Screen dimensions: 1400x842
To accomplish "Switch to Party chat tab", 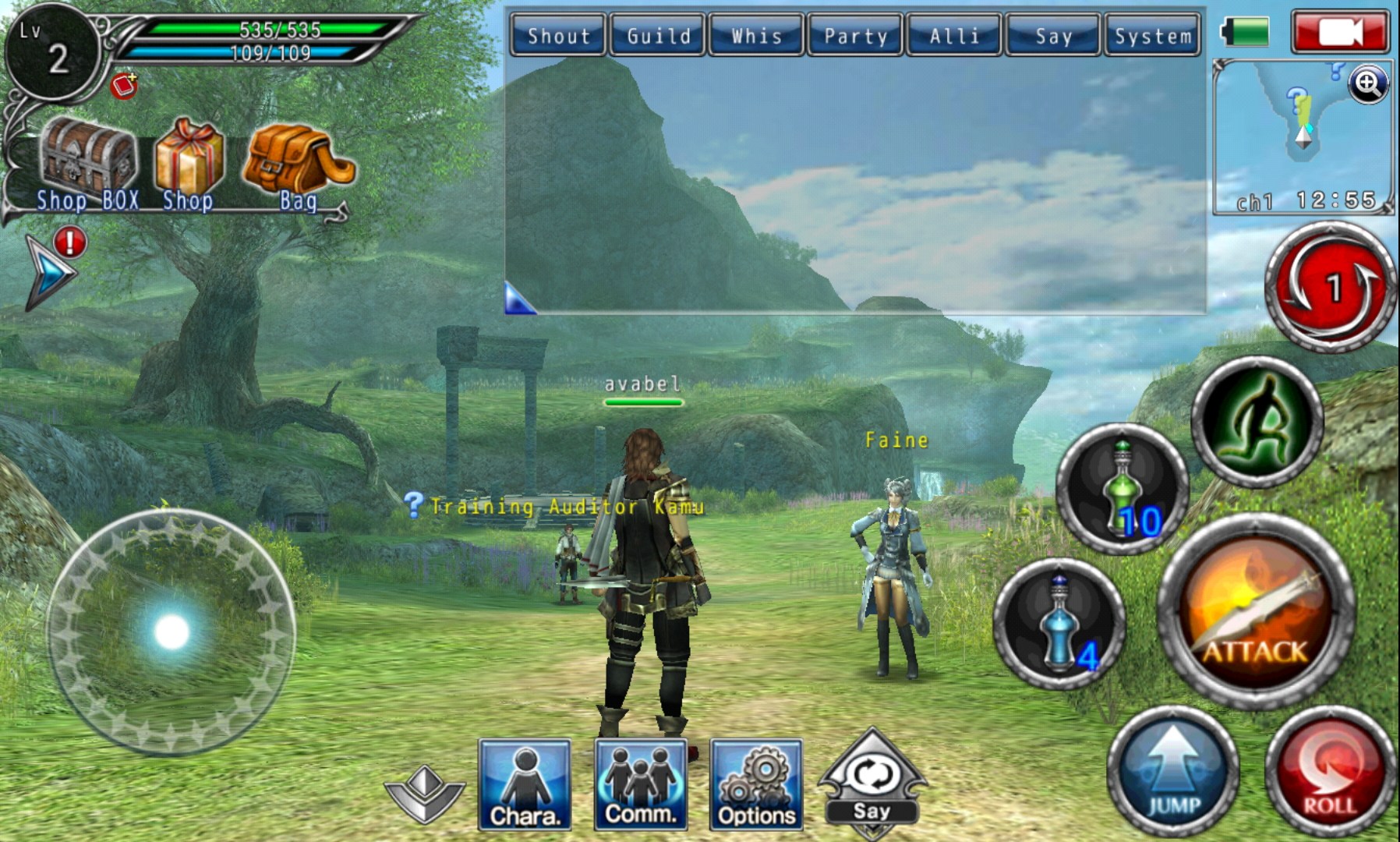I will tap(855, 36).
